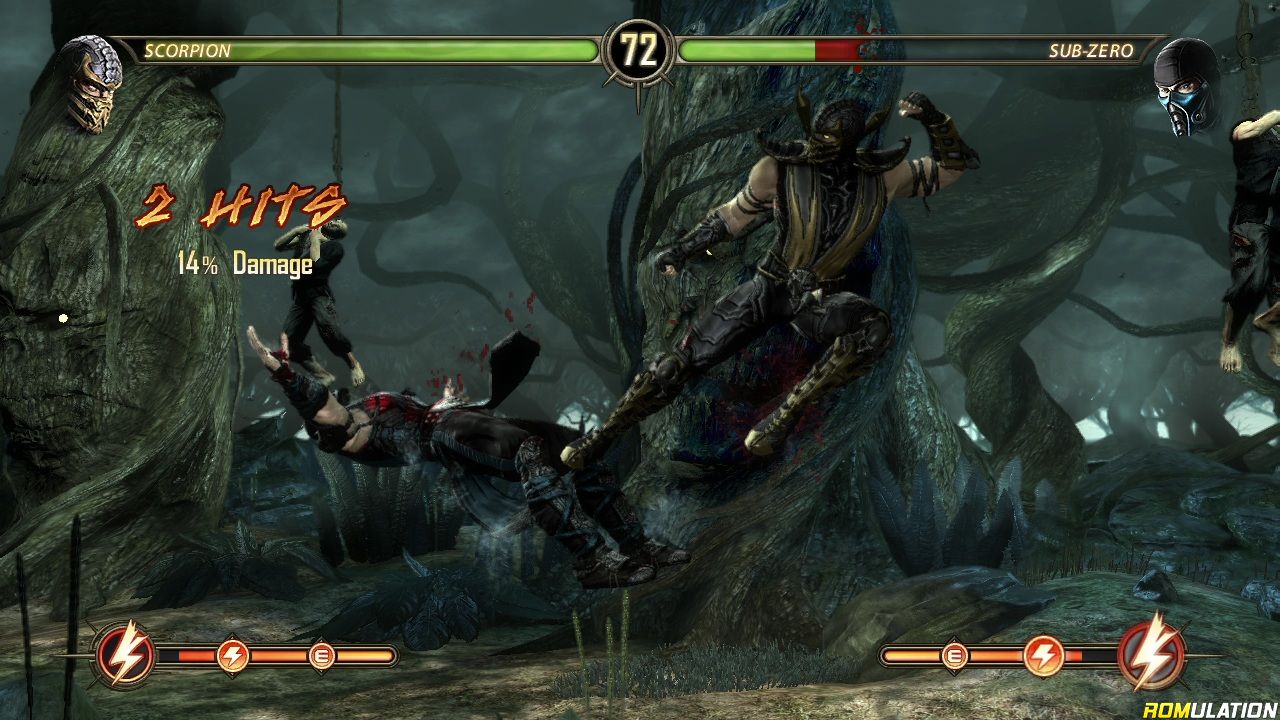1280x720 pixels.
Task: Select Scorpion's large lightning super meter emblem
Action: click(127, 655)
